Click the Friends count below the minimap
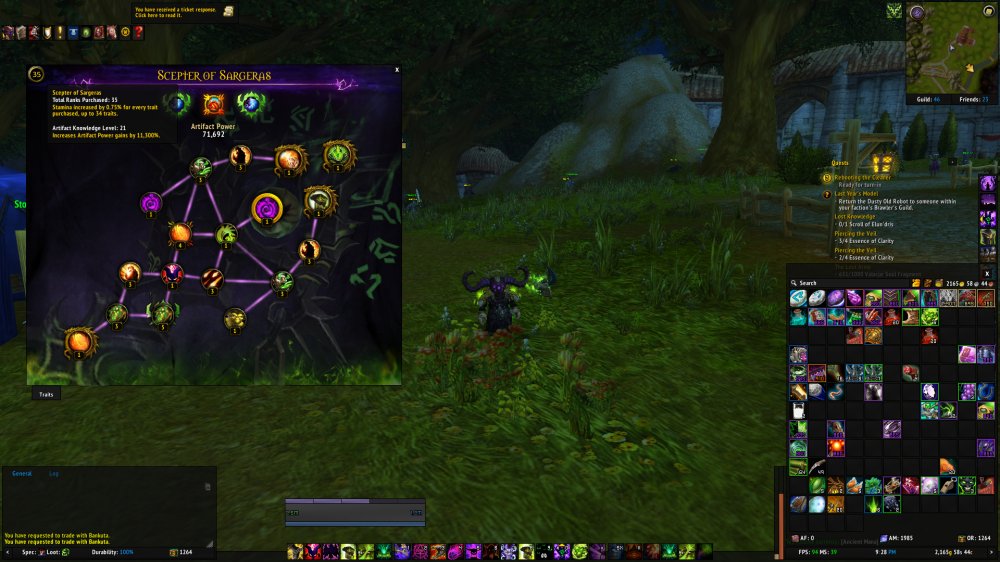This screenshot has width=1000, height=562. click(x=971, y=99)
